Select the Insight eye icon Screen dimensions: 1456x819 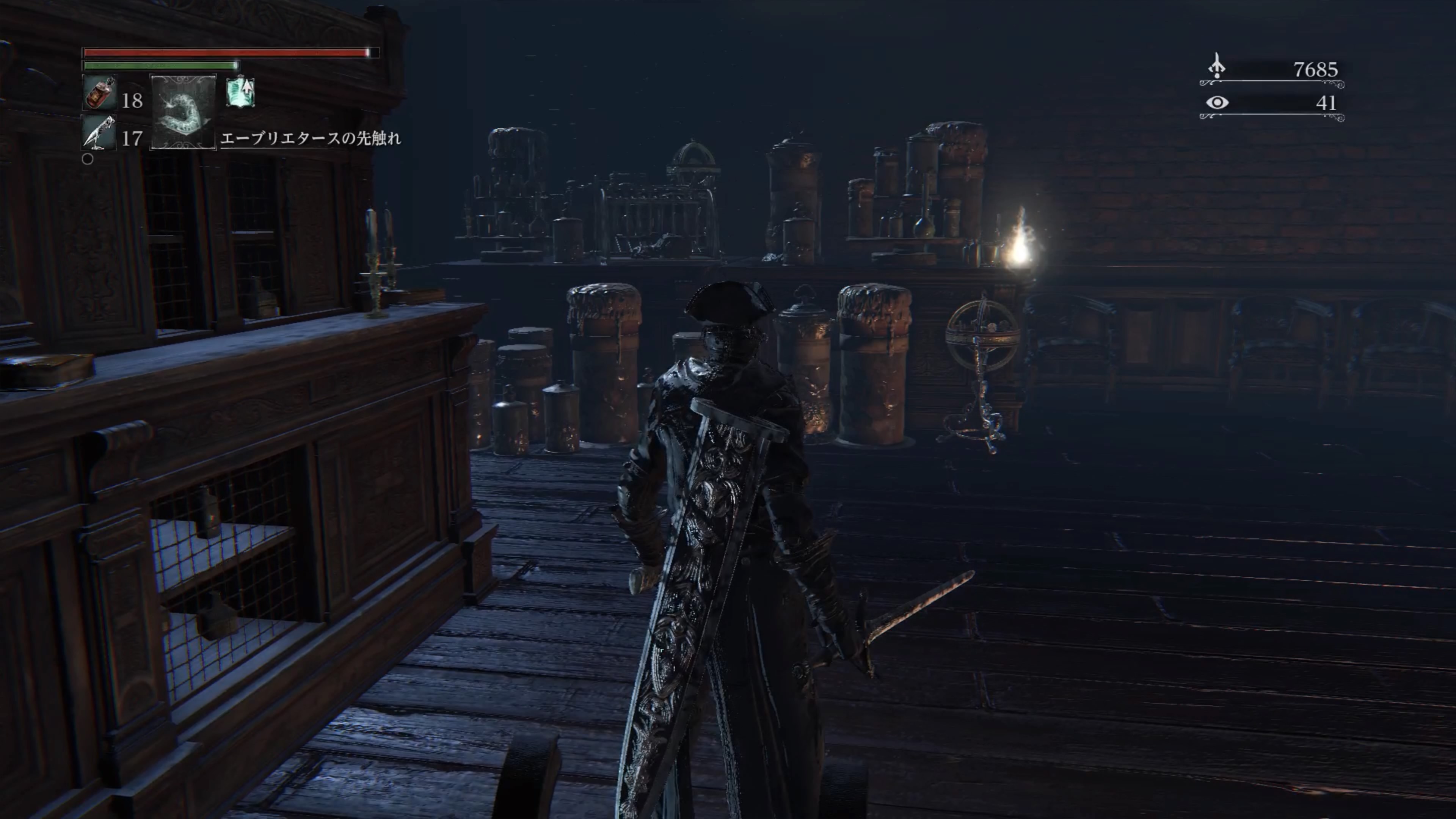(1217, 102)
